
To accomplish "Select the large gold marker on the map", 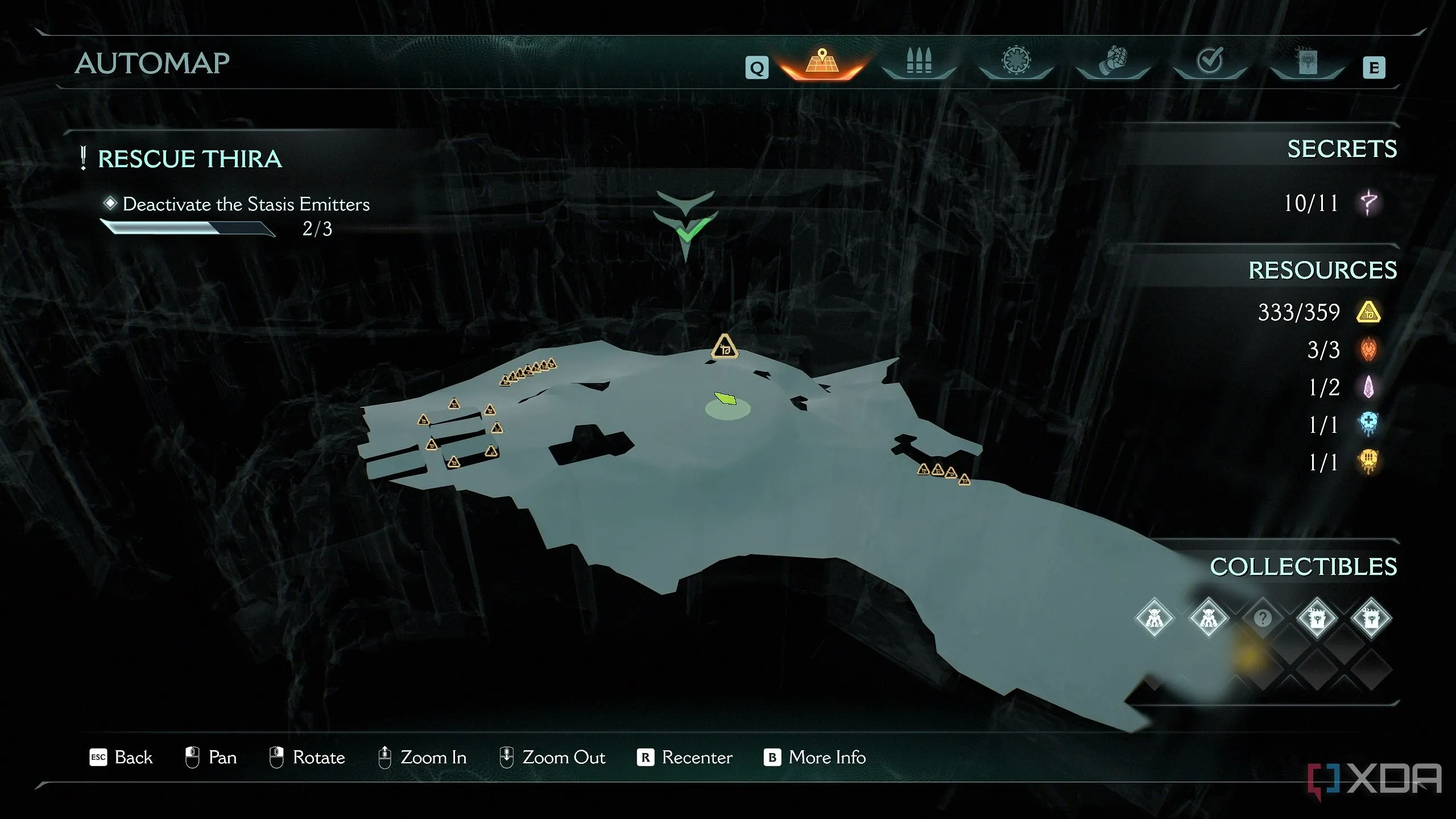I will 725,346.
